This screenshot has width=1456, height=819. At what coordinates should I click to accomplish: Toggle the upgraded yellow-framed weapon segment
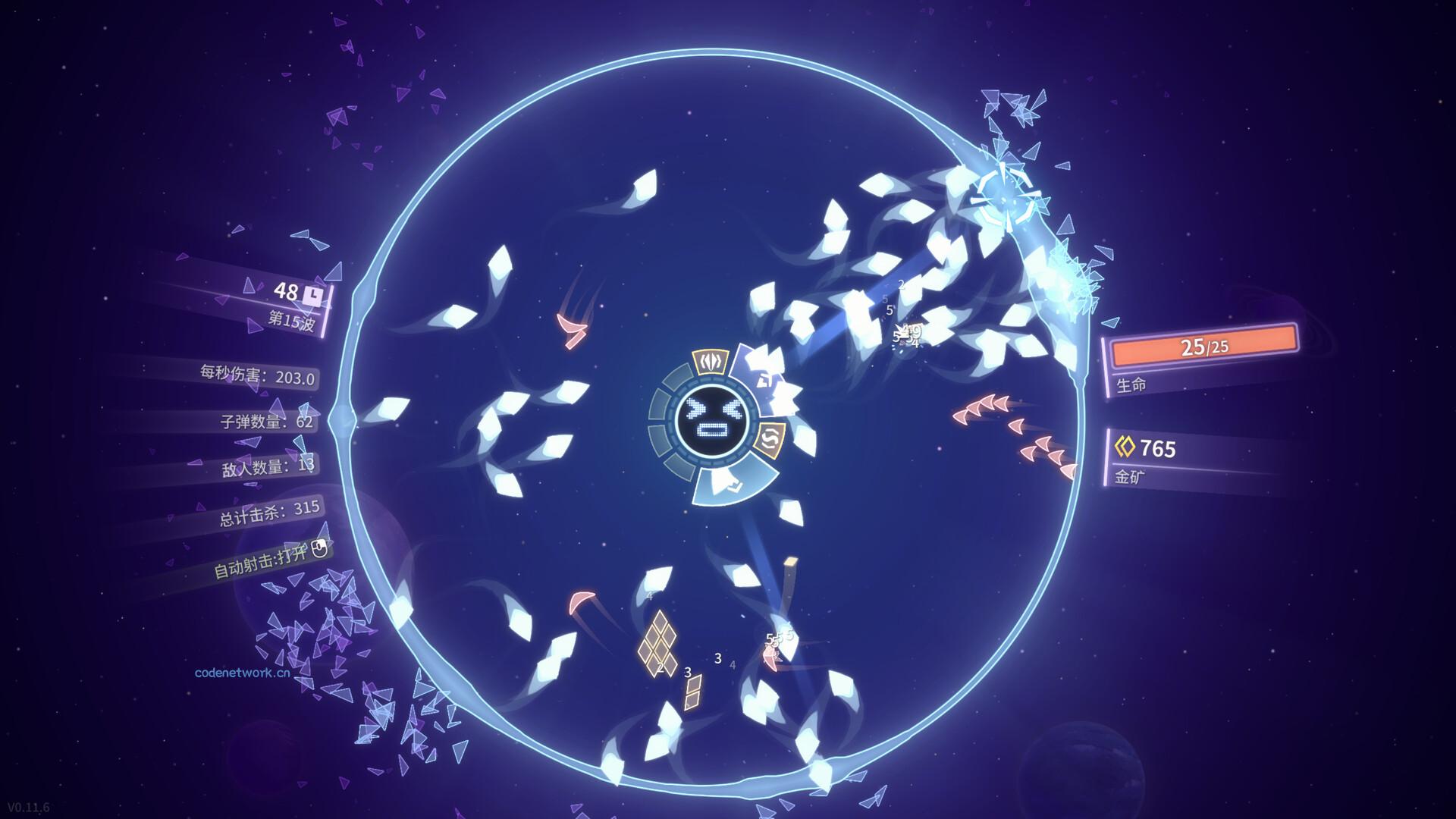click(x=711, y=362)
